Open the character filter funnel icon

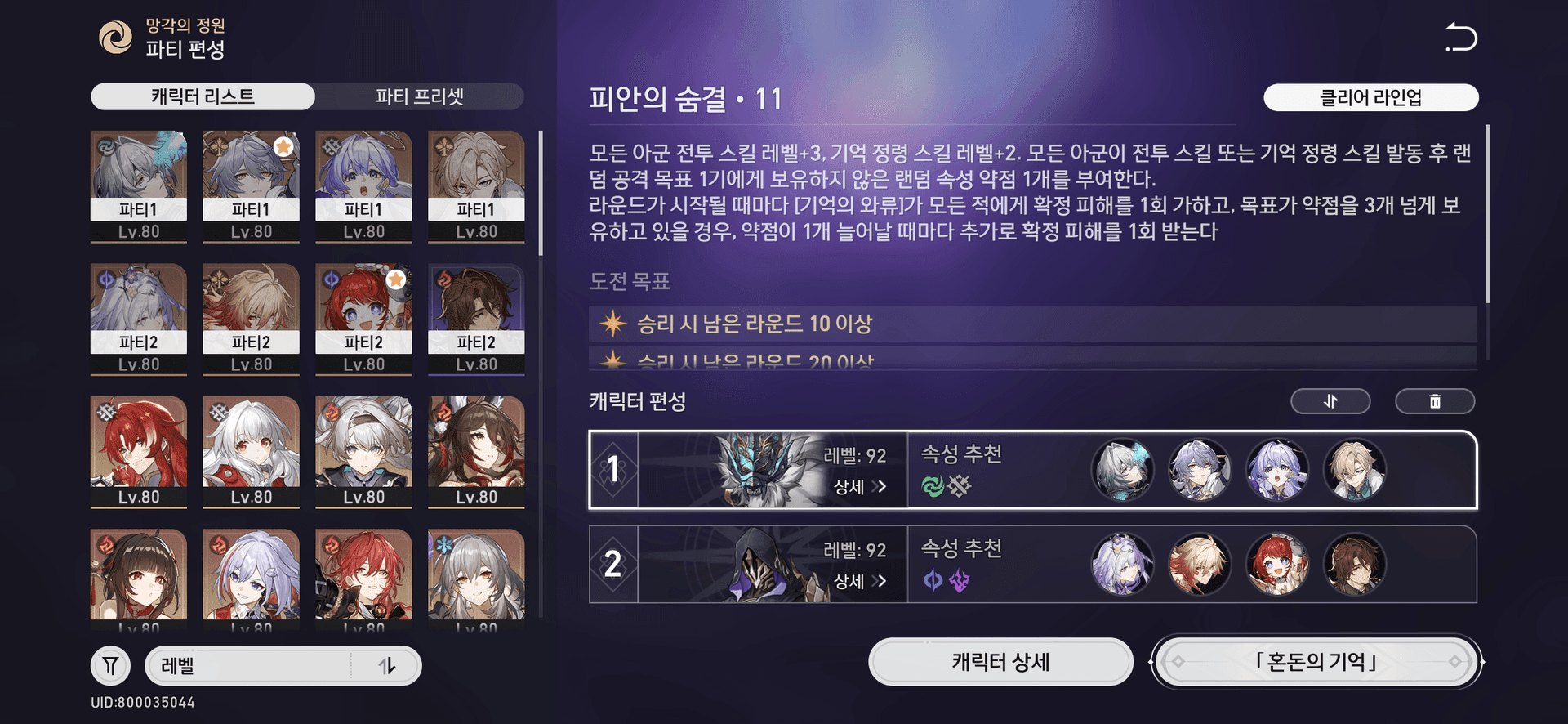pos(111,665)
